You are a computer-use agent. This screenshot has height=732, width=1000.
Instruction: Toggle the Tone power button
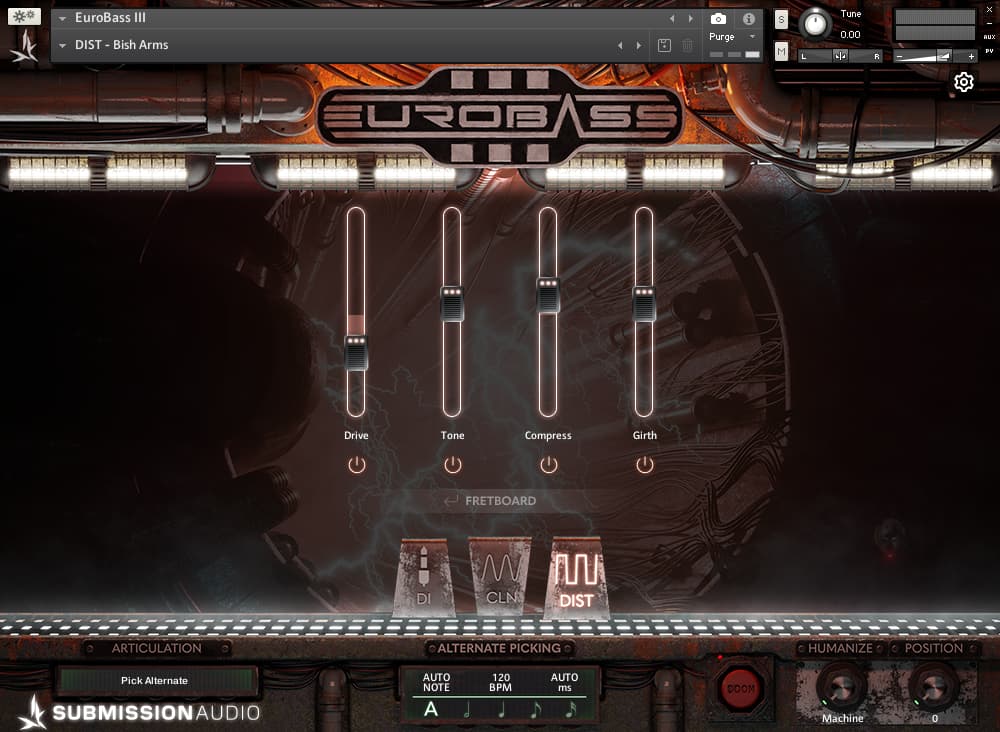[x=452, y=465]
